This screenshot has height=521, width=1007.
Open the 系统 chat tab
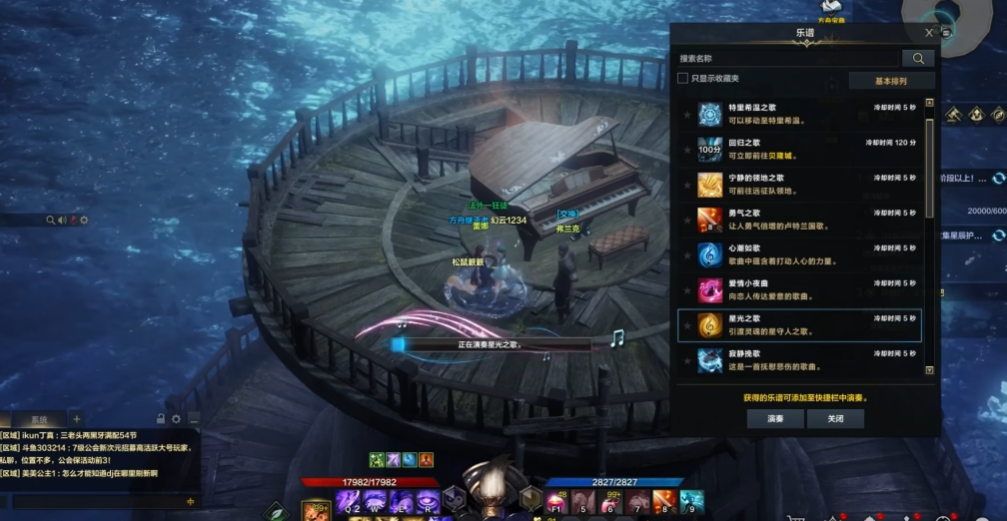pos(38,419)
